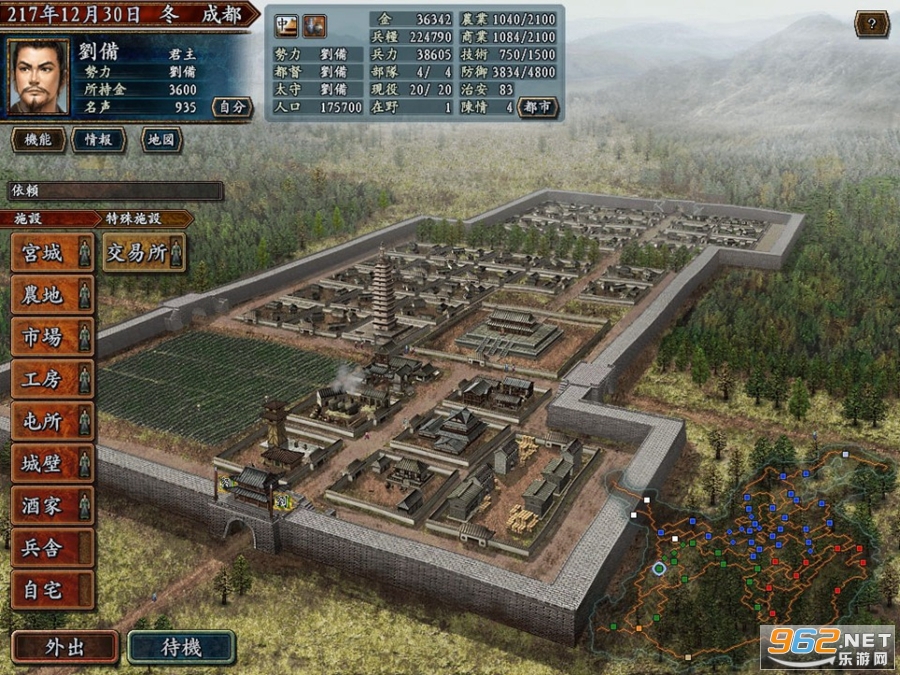This screenshot has width=900, height=675.
Task: Choose 待機 to wait
Action: [181, 647]
